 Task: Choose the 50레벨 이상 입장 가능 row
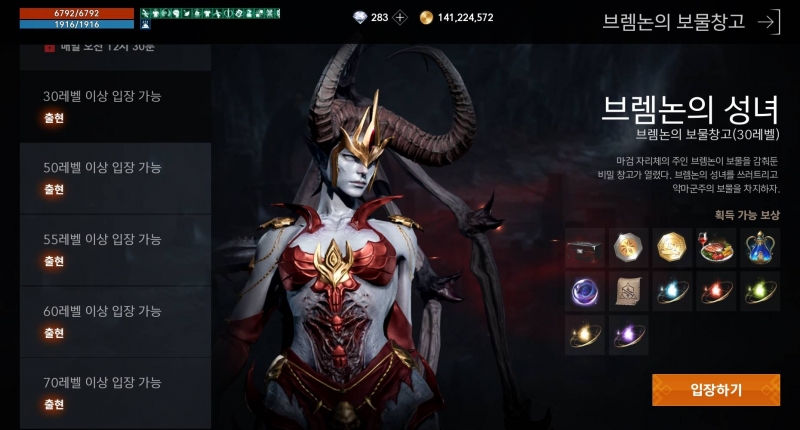click(115, 177)
